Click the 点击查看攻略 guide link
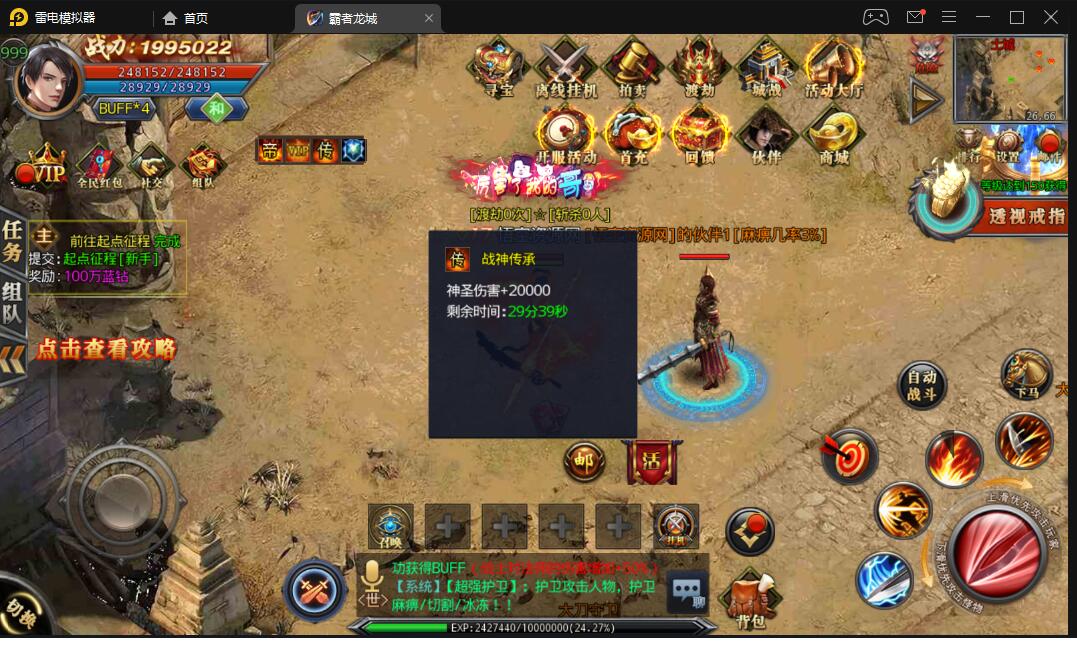The height and width of the screenshot is (648, 1077). coord(106,349)
